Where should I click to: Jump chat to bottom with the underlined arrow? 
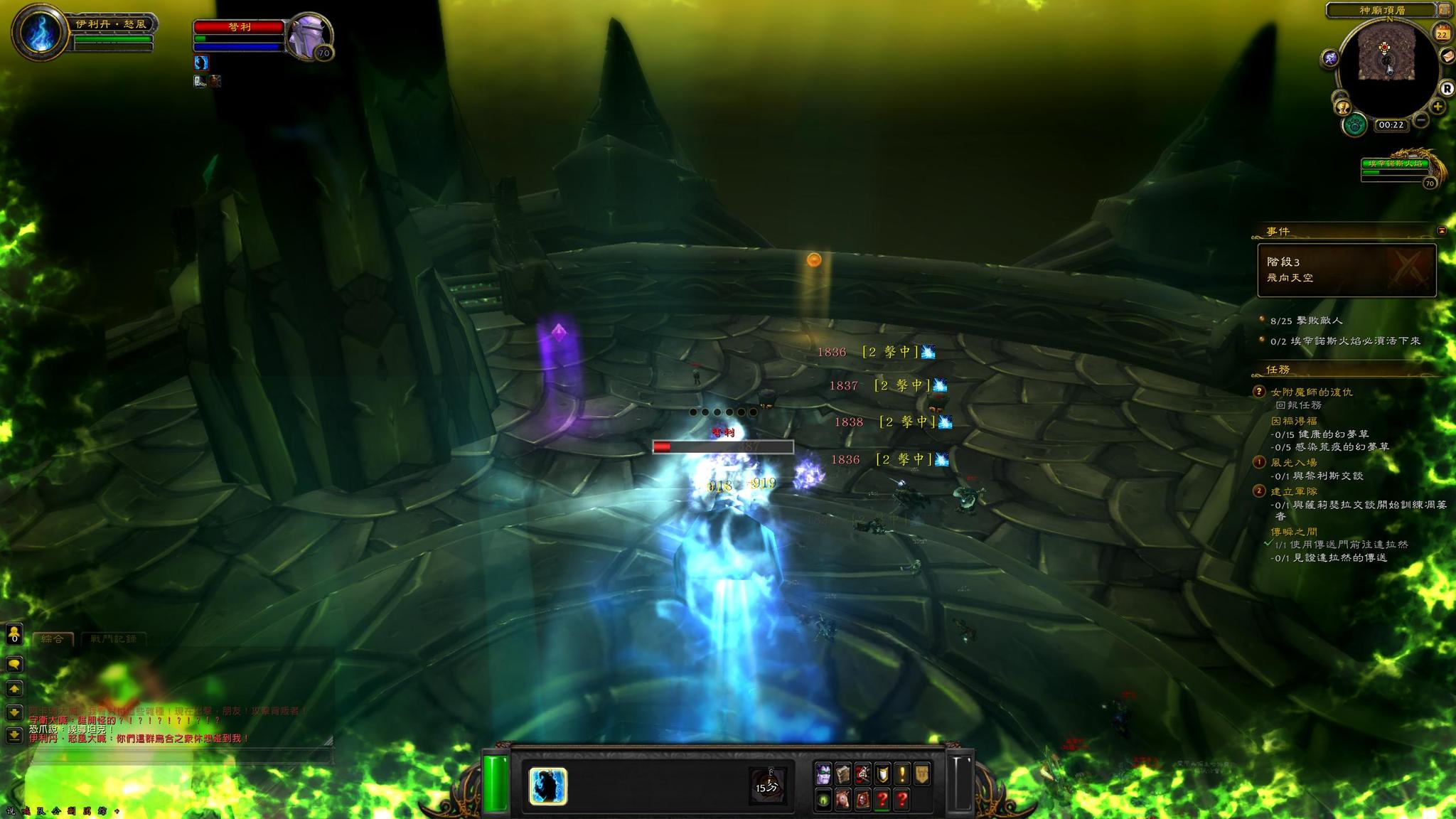tap(14, 735)
